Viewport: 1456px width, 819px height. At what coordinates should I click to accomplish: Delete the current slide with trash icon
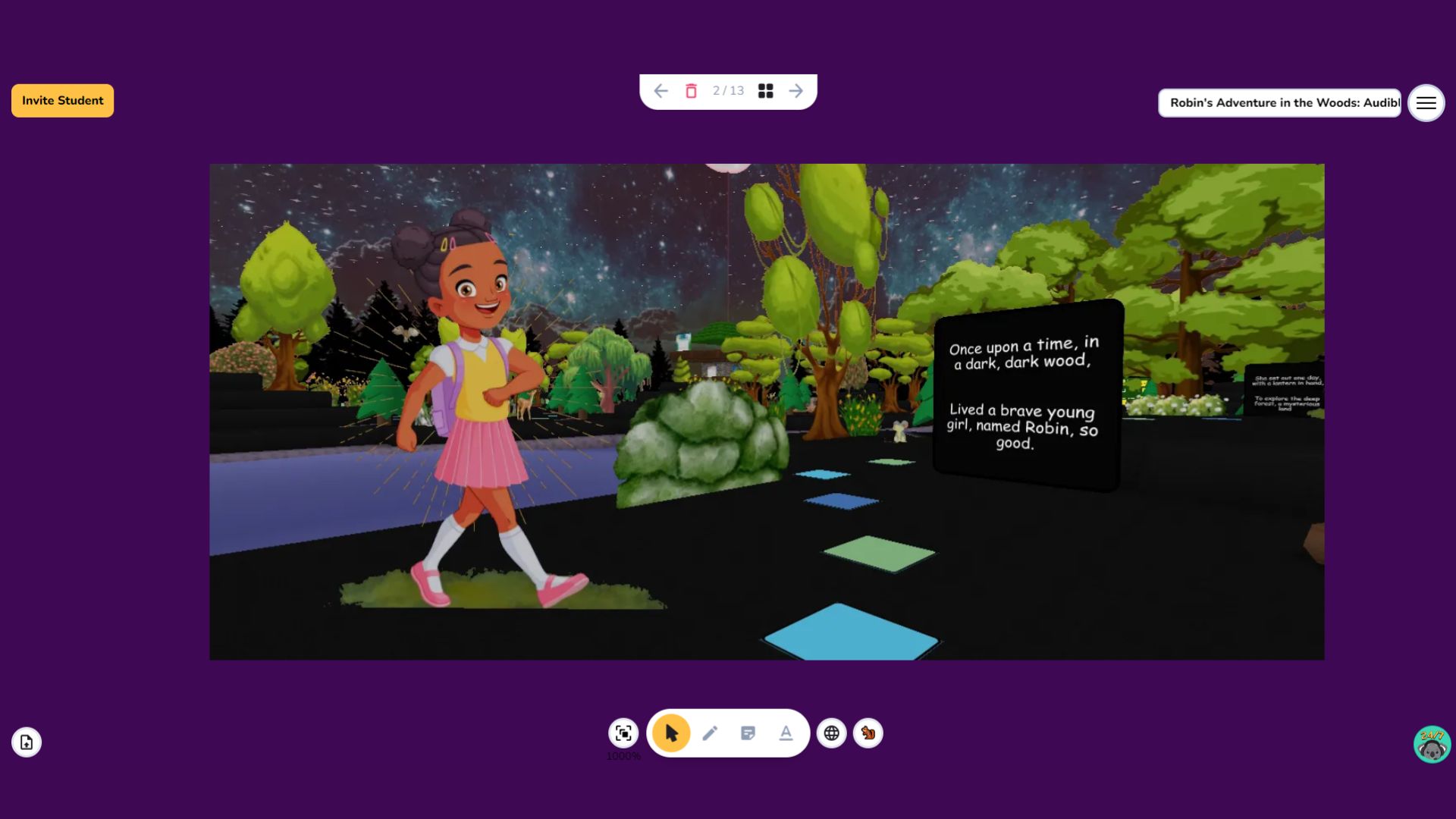click(x=691, y=90)
